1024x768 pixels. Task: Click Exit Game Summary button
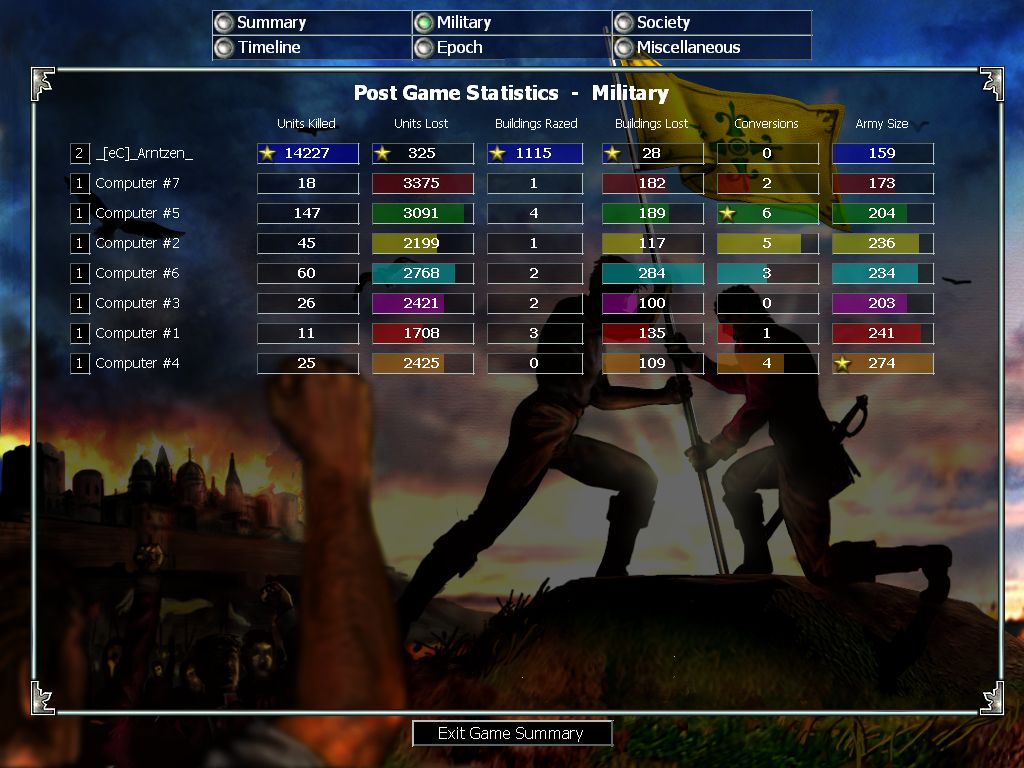[512, 733]
